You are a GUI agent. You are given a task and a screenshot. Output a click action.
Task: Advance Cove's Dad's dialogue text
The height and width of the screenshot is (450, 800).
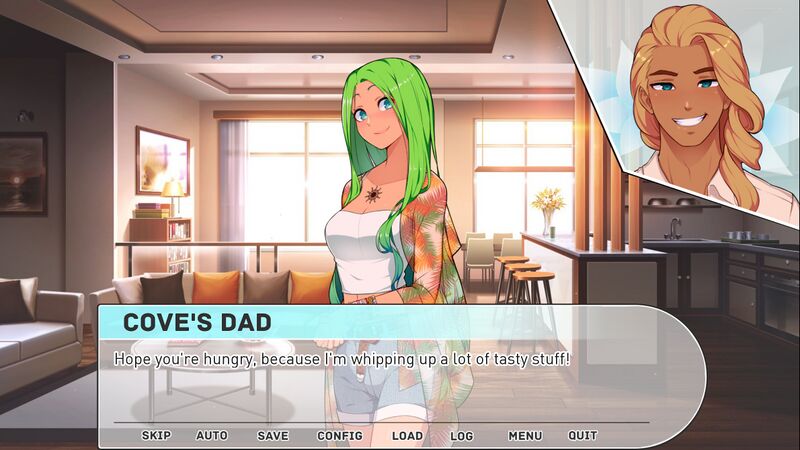[x=400, y=380]
